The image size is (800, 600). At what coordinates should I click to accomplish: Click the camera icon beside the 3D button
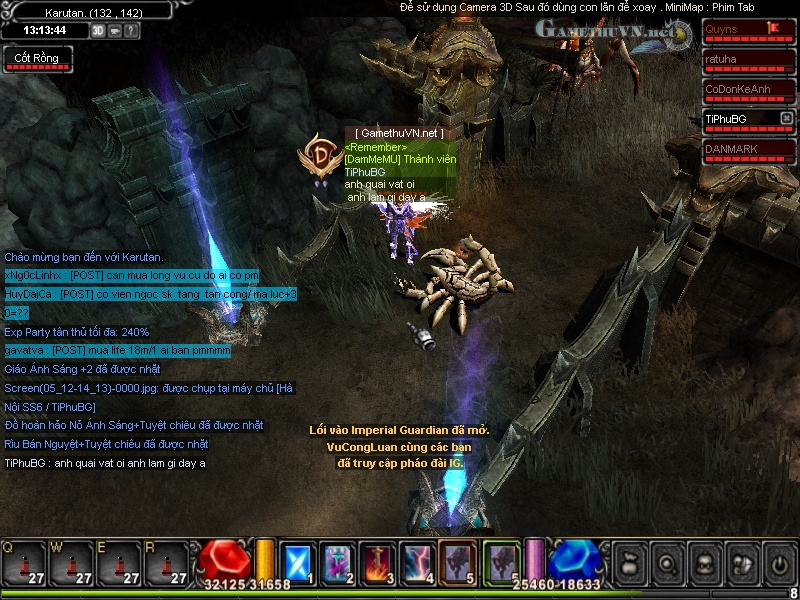pyautogui.click(x=115, y=30)
